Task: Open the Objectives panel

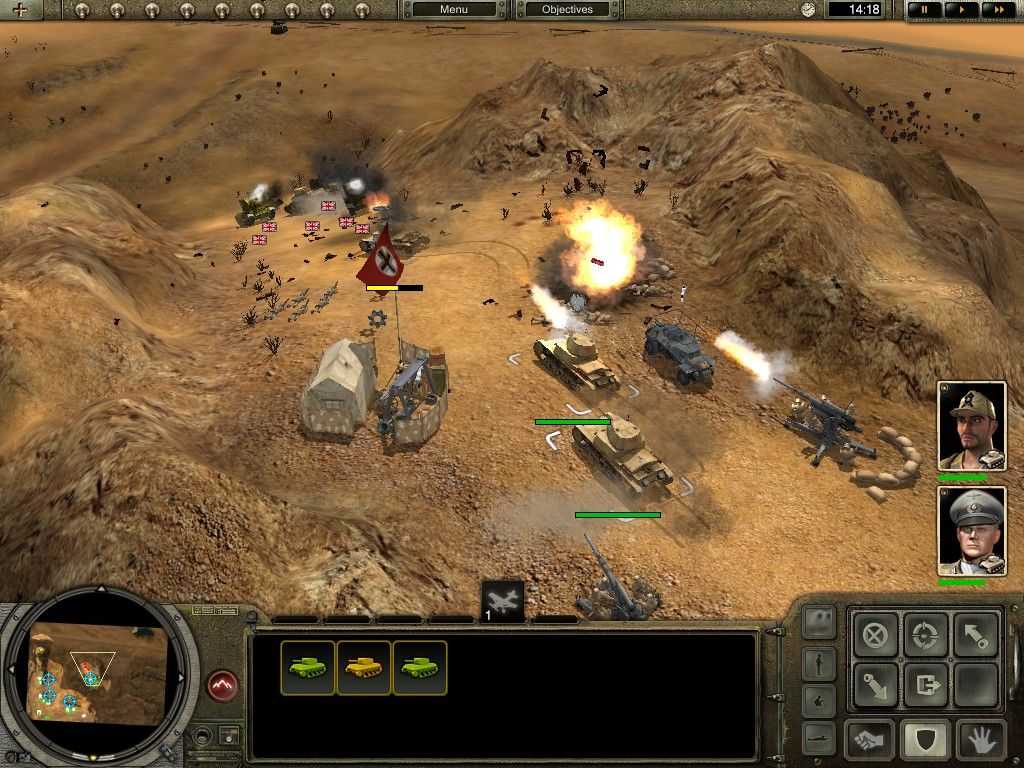Action: [x=567, y=10]
